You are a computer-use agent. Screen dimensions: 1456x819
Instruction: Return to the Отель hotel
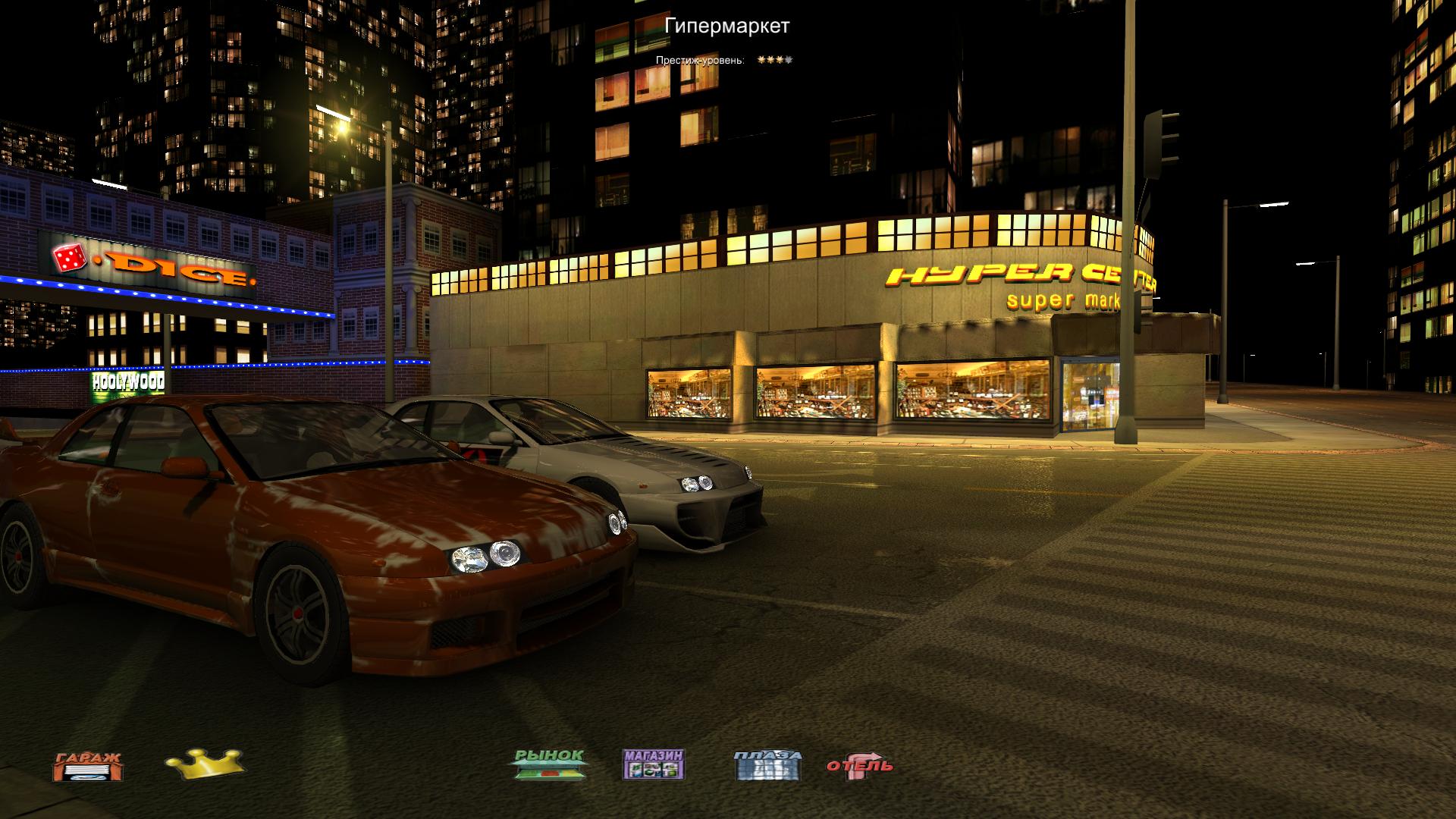(859, 766)
